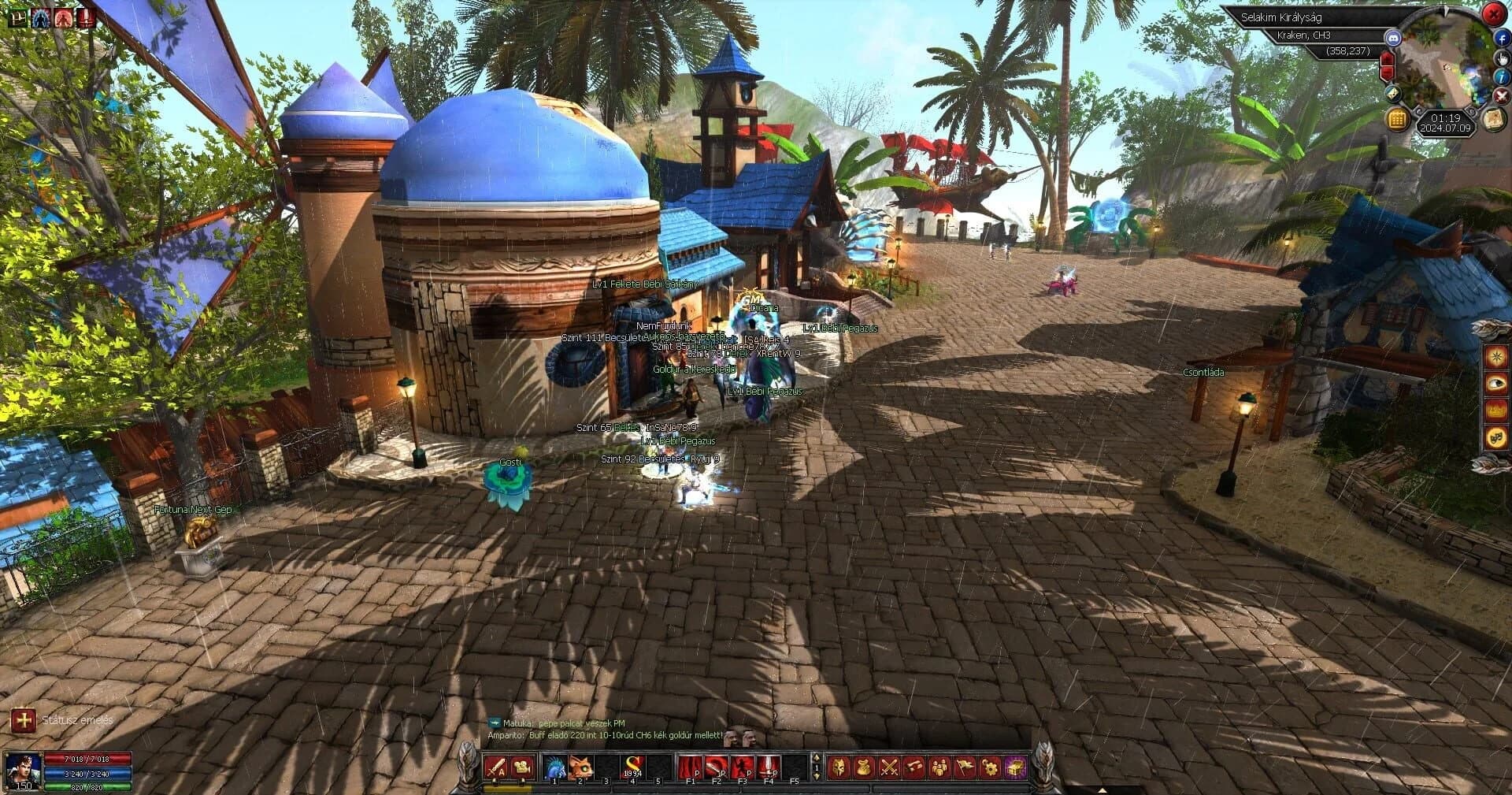Select the sword attack icon on the quickbar
This screenshot has height=795, width=1512.
495,765
